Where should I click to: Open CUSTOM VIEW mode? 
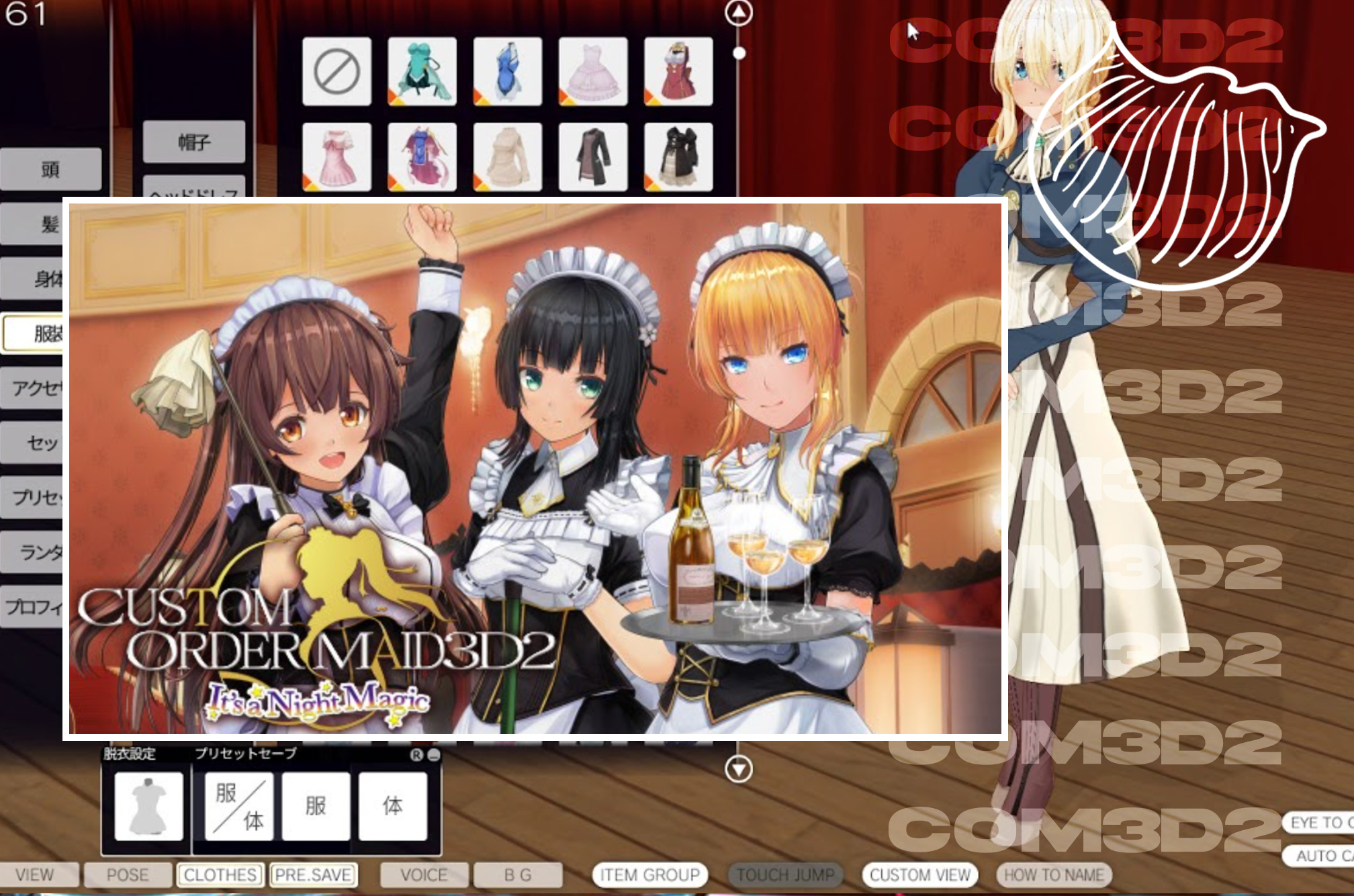tap(919, 875)
